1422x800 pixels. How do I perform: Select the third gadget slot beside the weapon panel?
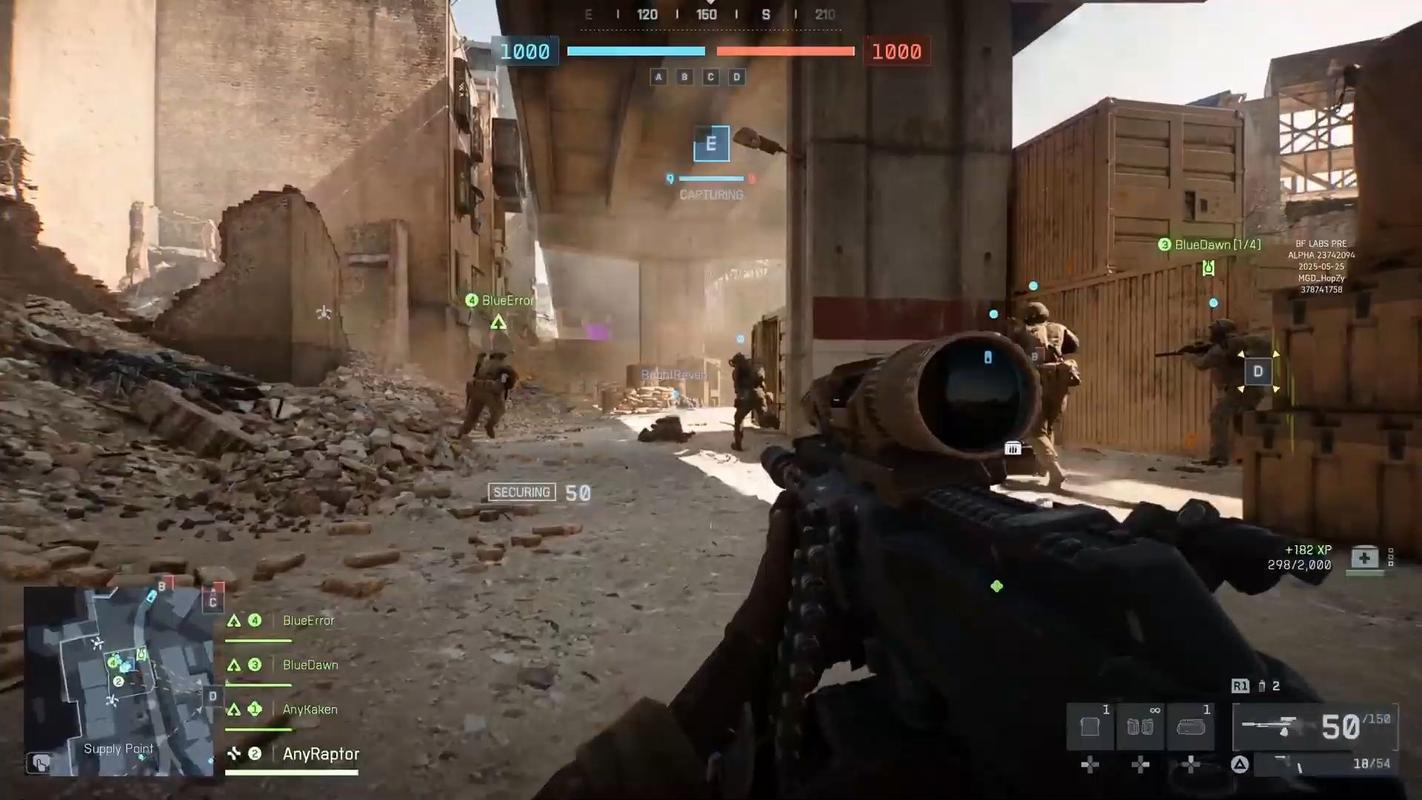(x=1190, y=726)
